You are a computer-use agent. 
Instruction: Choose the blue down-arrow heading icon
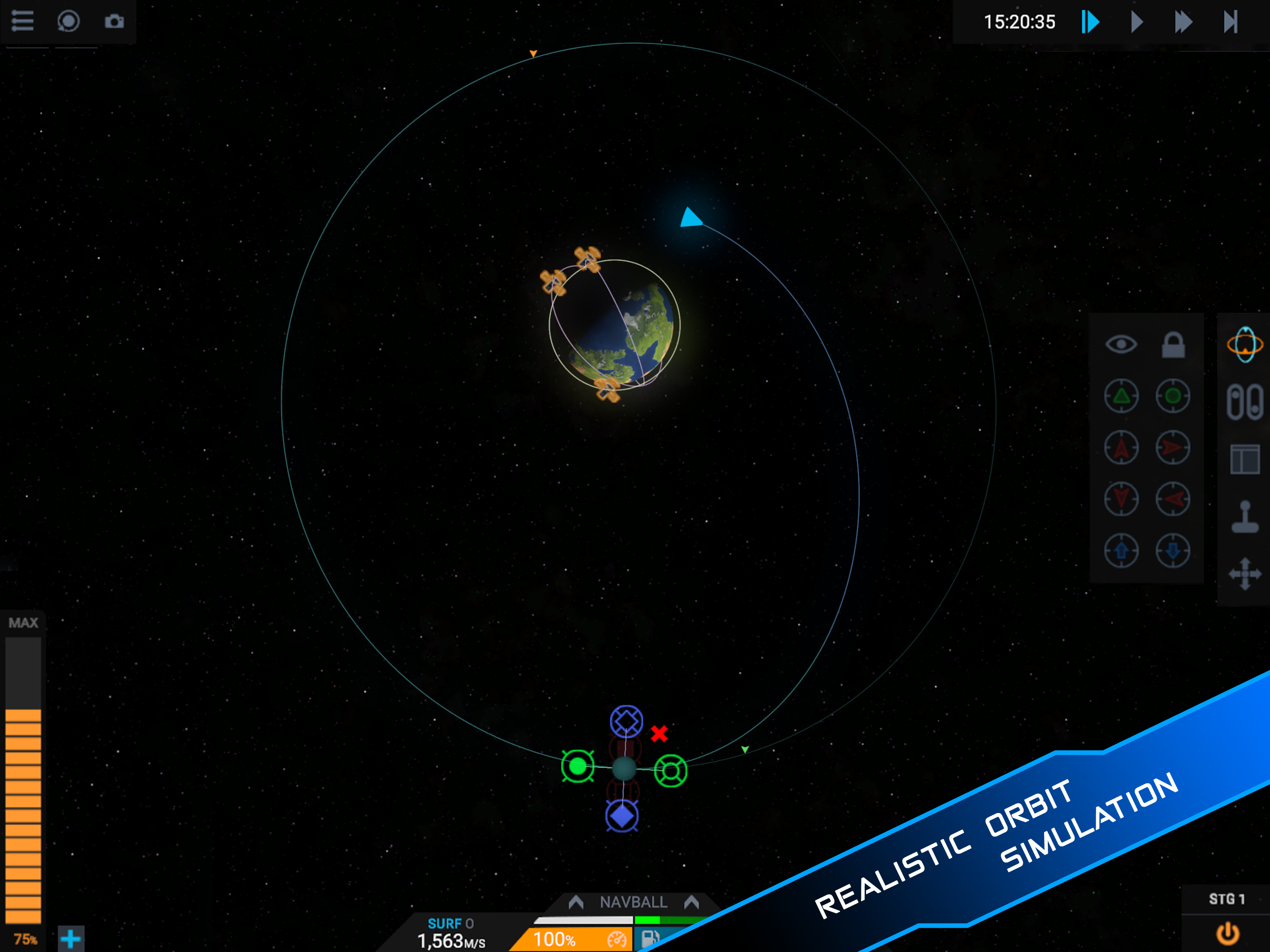tap(1173, 551)
